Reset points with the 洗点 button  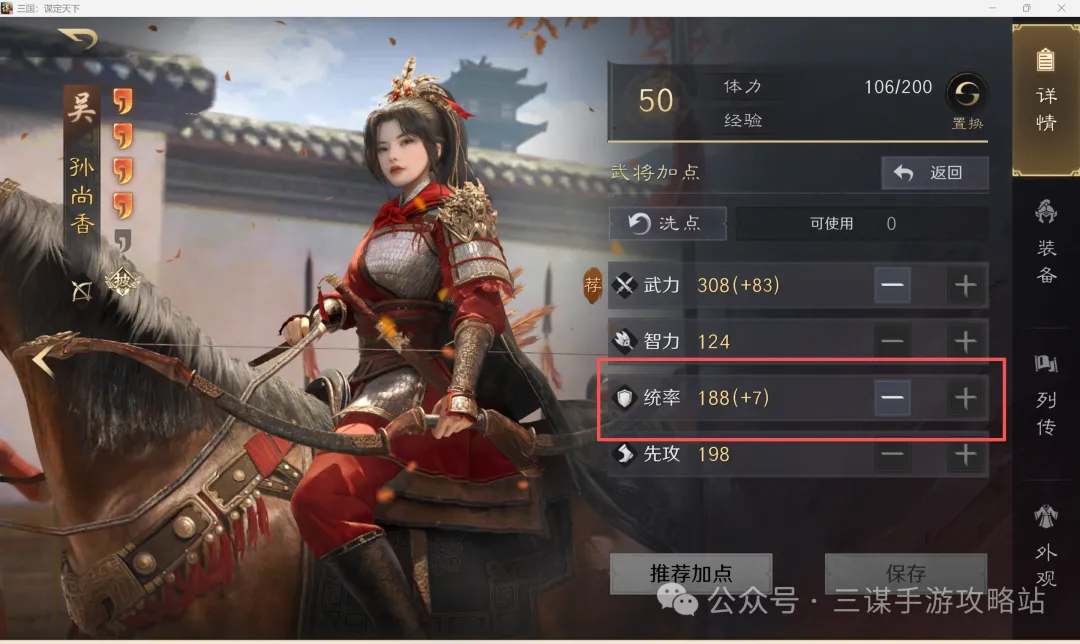pos(667,223)
